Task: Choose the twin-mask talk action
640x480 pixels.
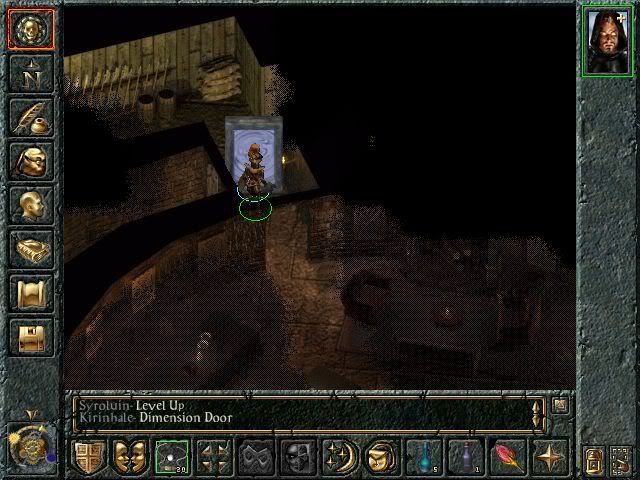Action: coord(131,457)
